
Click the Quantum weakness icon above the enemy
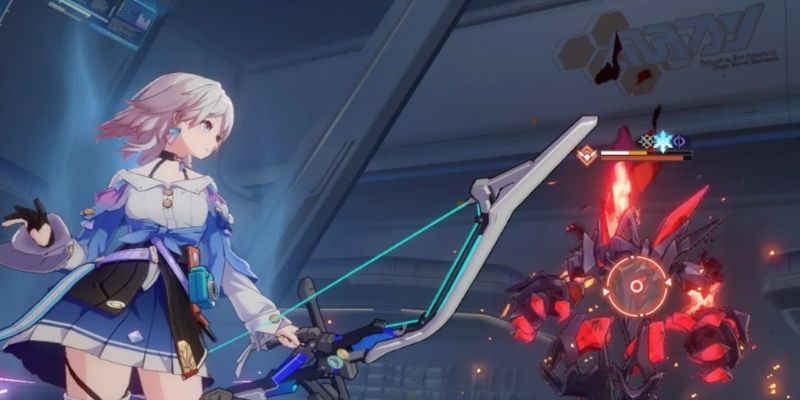click(x=679, y=141)
